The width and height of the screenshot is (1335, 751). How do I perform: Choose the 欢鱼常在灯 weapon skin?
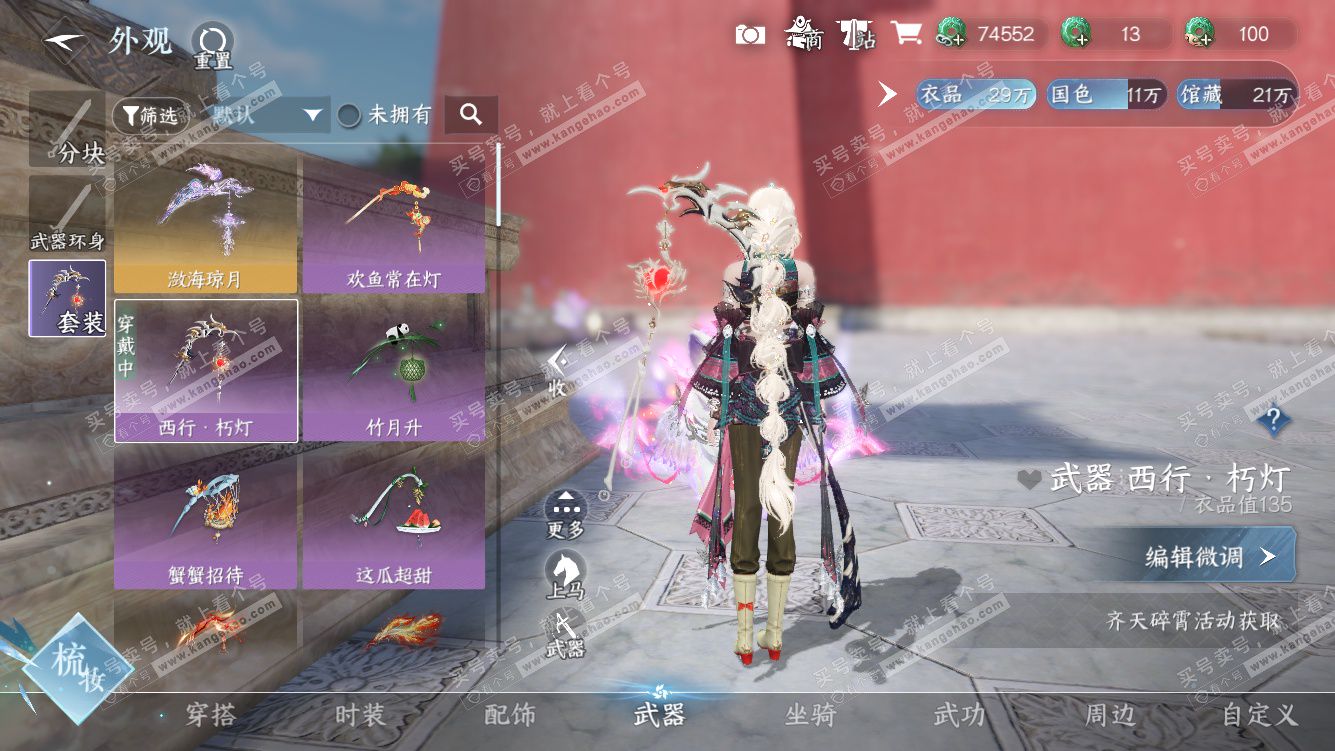coord(394,224)
